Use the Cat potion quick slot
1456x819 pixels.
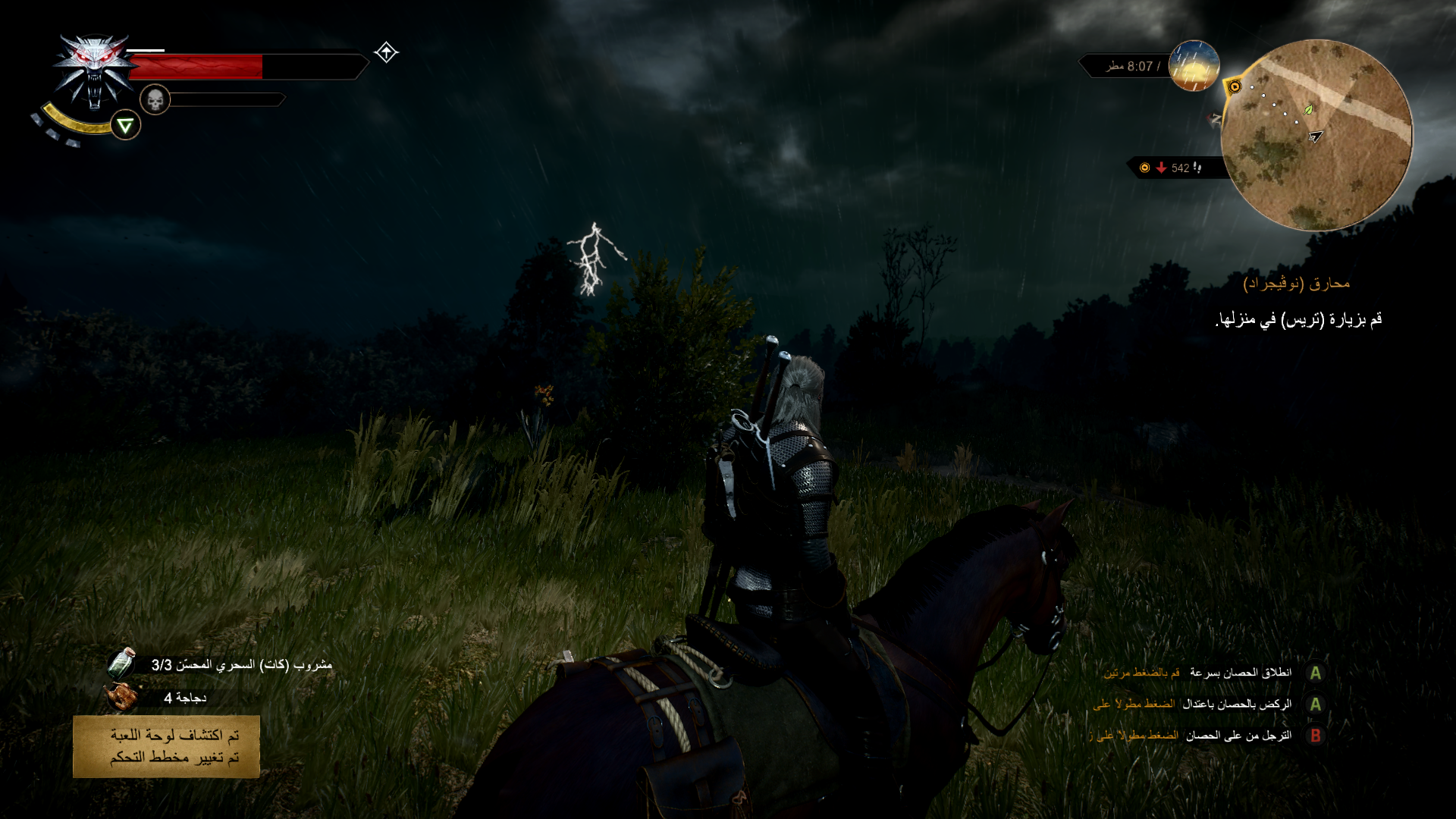[x=121, y=664]
